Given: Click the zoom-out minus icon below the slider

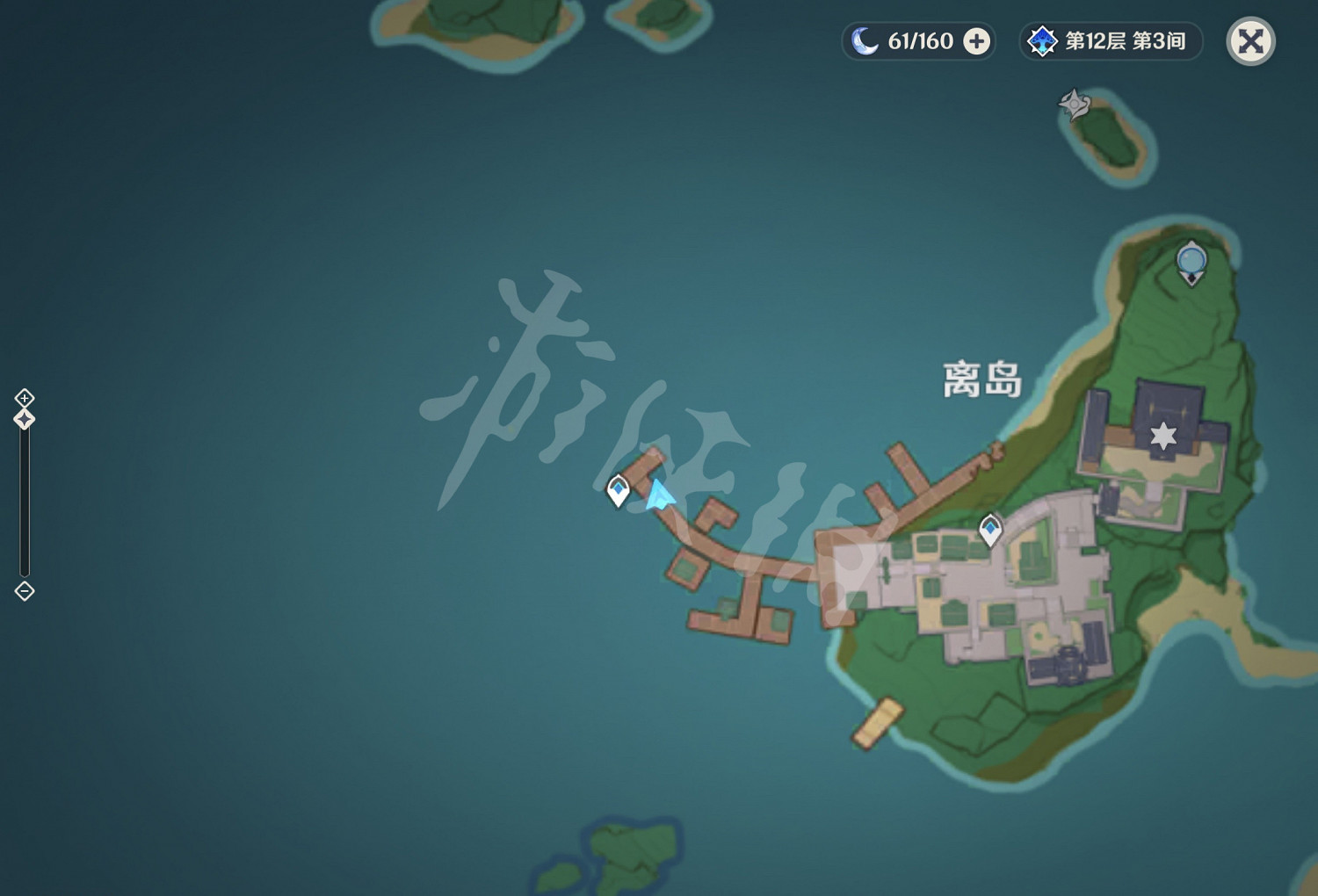Looking at the screenshot, I should [x=24, y=591].
